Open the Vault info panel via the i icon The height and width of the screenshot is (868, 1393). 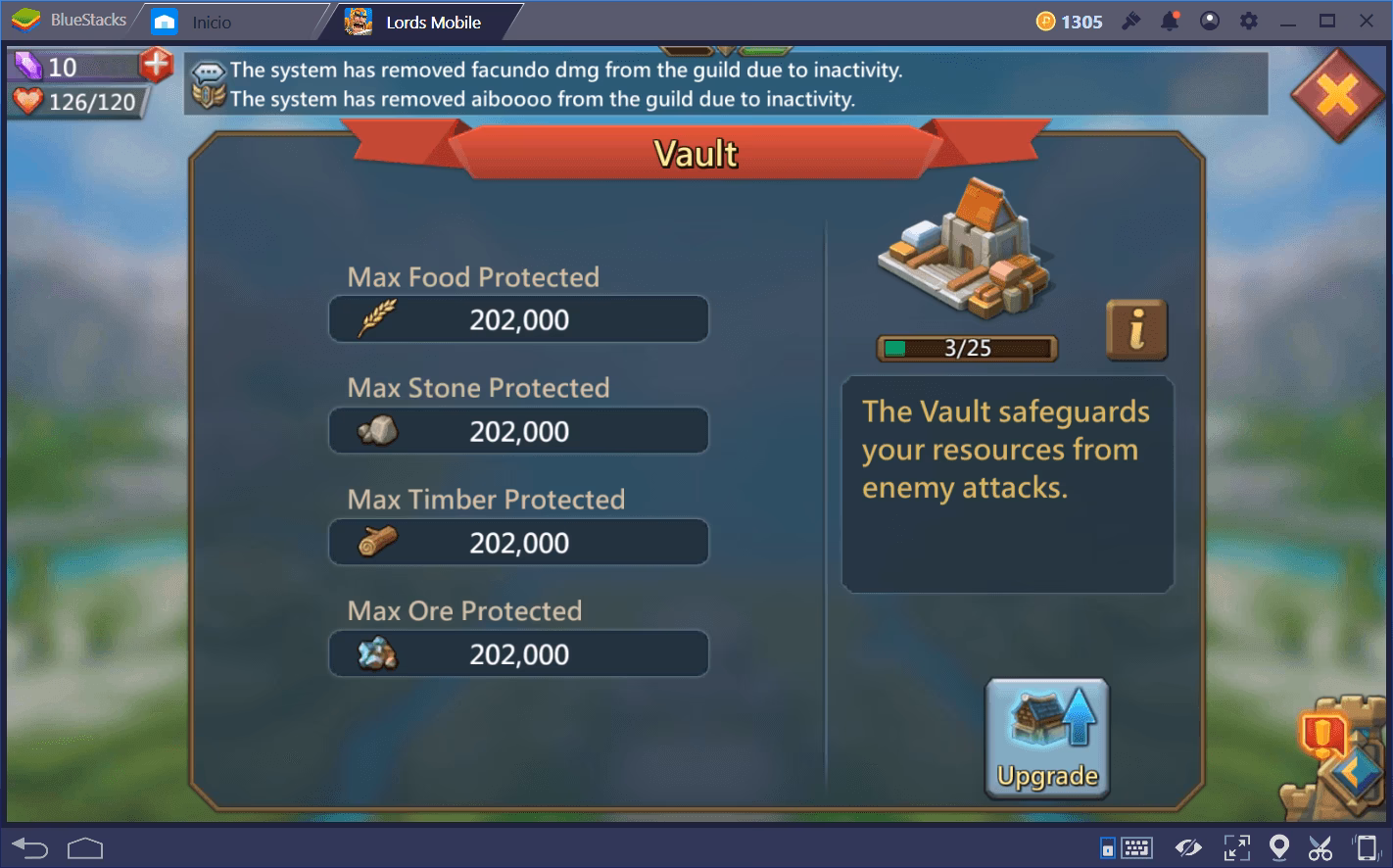pyautogui.click(x=1136, y=331)
